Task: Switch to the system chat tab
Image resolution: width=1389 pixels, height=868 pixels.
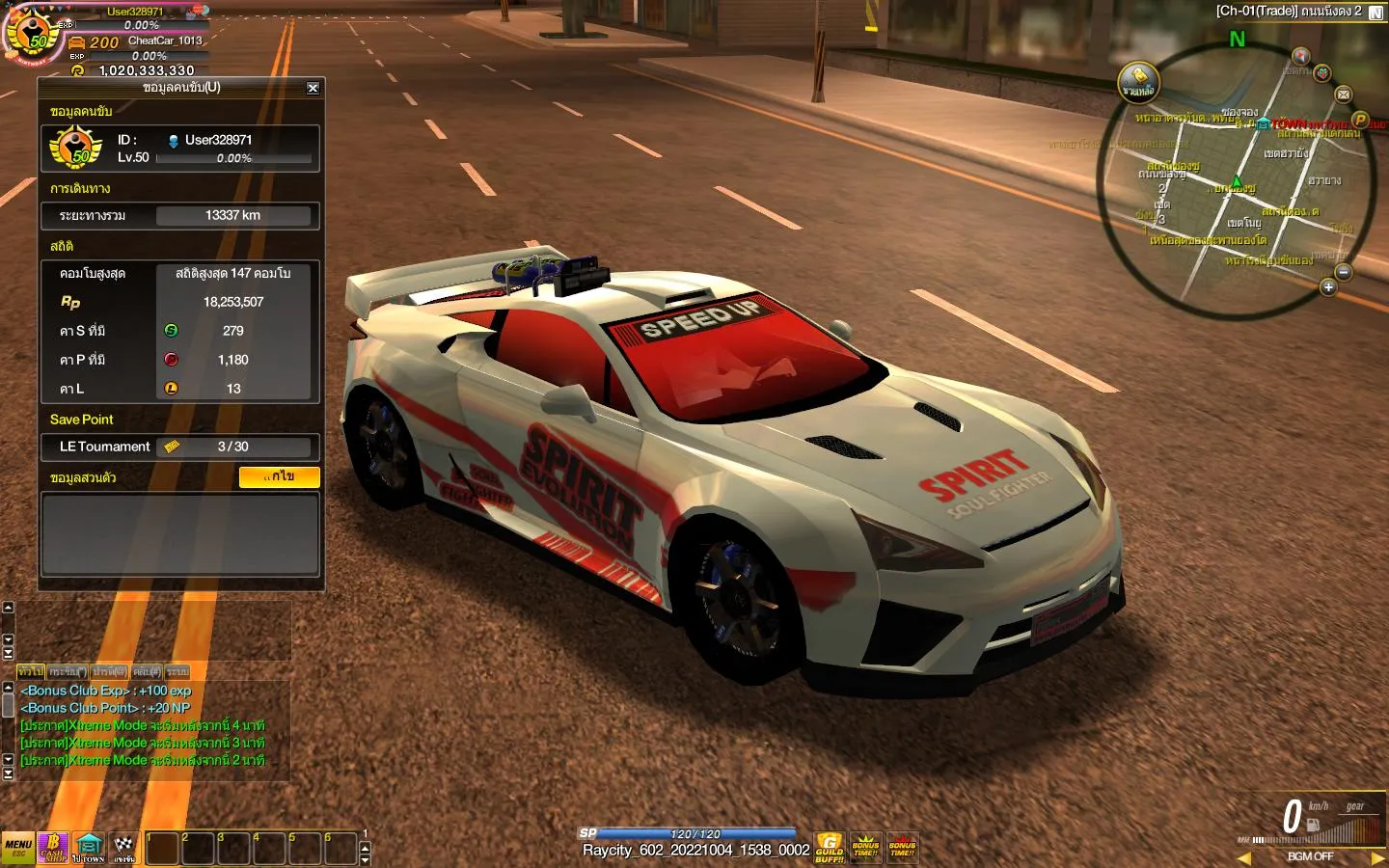Action: pos(177,671)
